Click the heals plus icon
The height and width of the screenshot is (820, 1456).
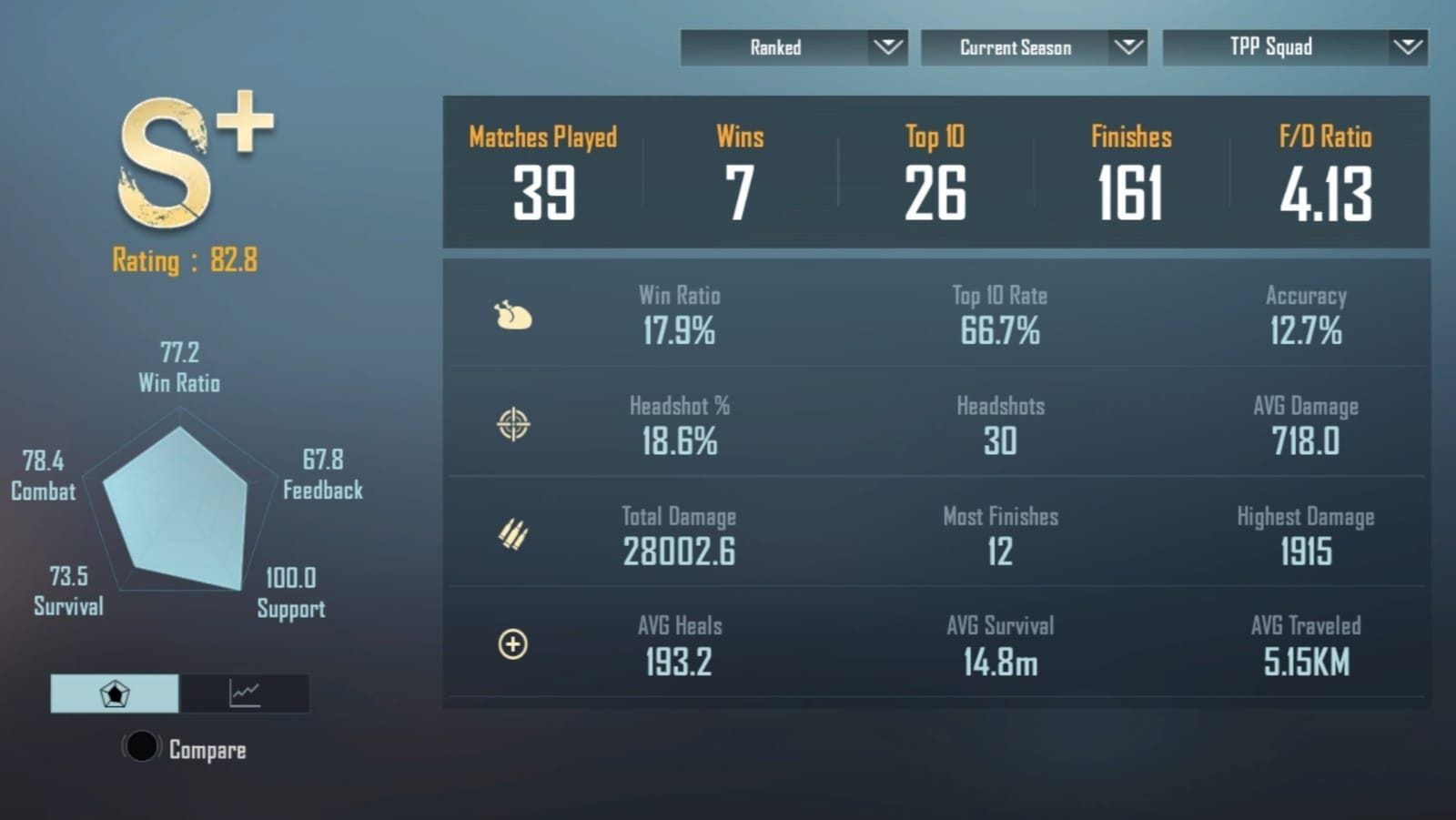point(512,644)
